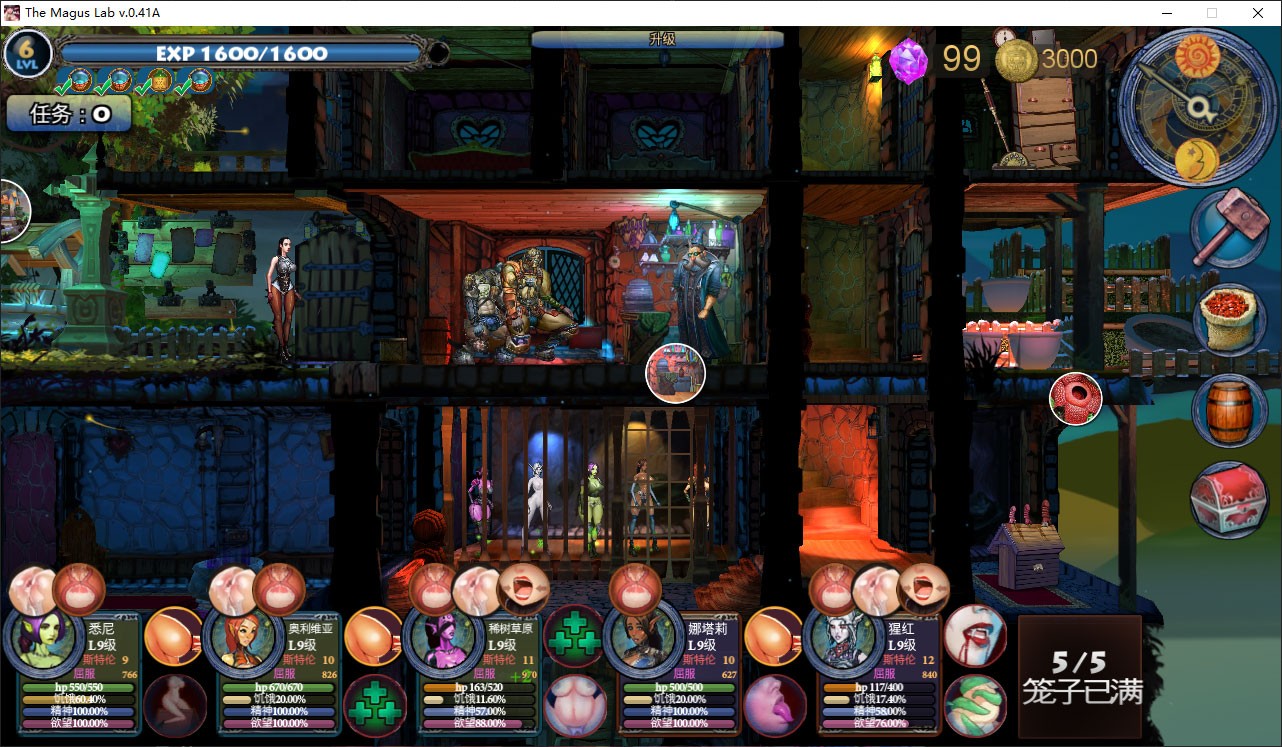Choose the 稀树草原 character portrait
The width and height of the screenshot is (1282, 747).
point(444,641)
